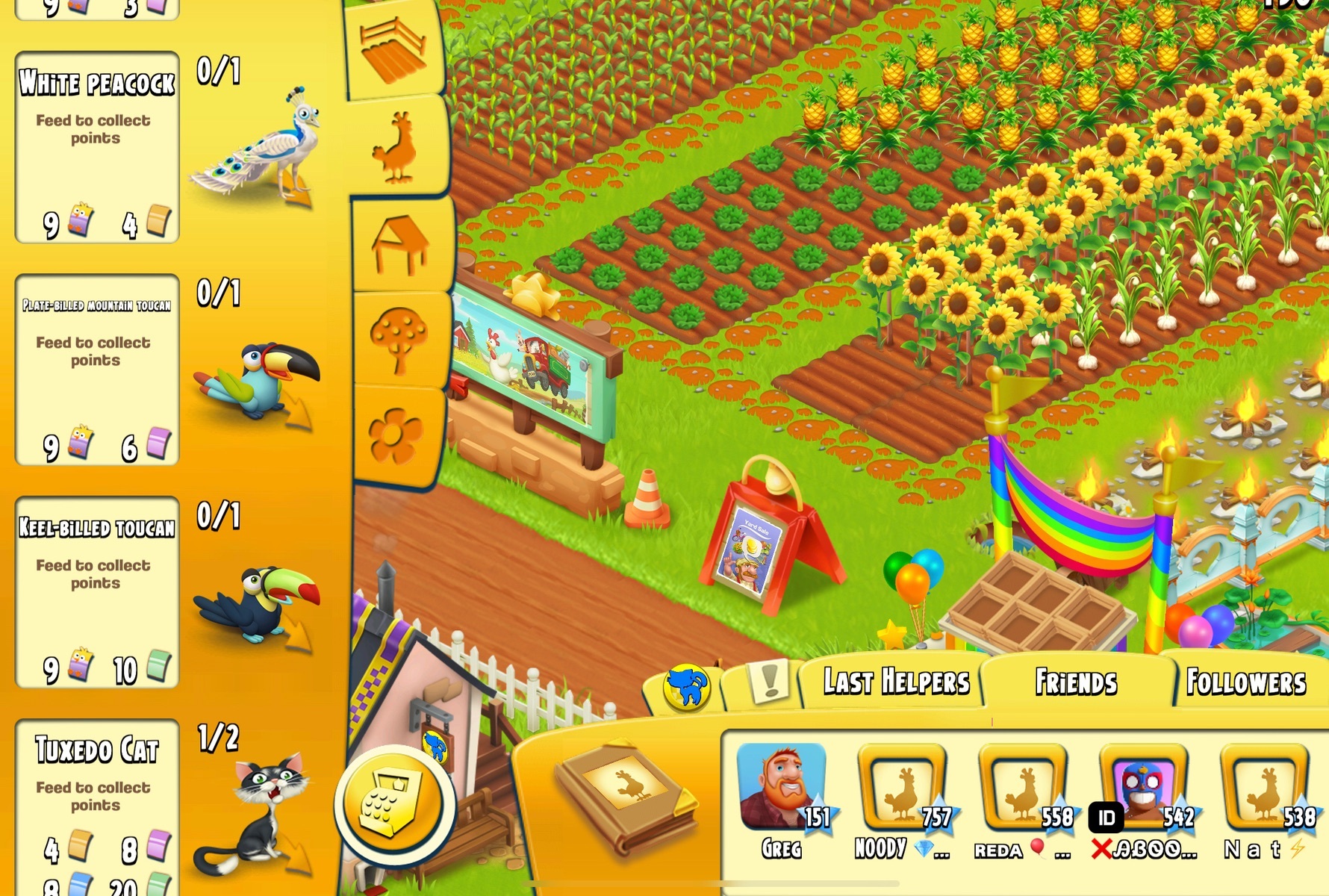Screen dimensions: 1329x896
Task: Select the White Peacock card
Action: tap(97, 147)
